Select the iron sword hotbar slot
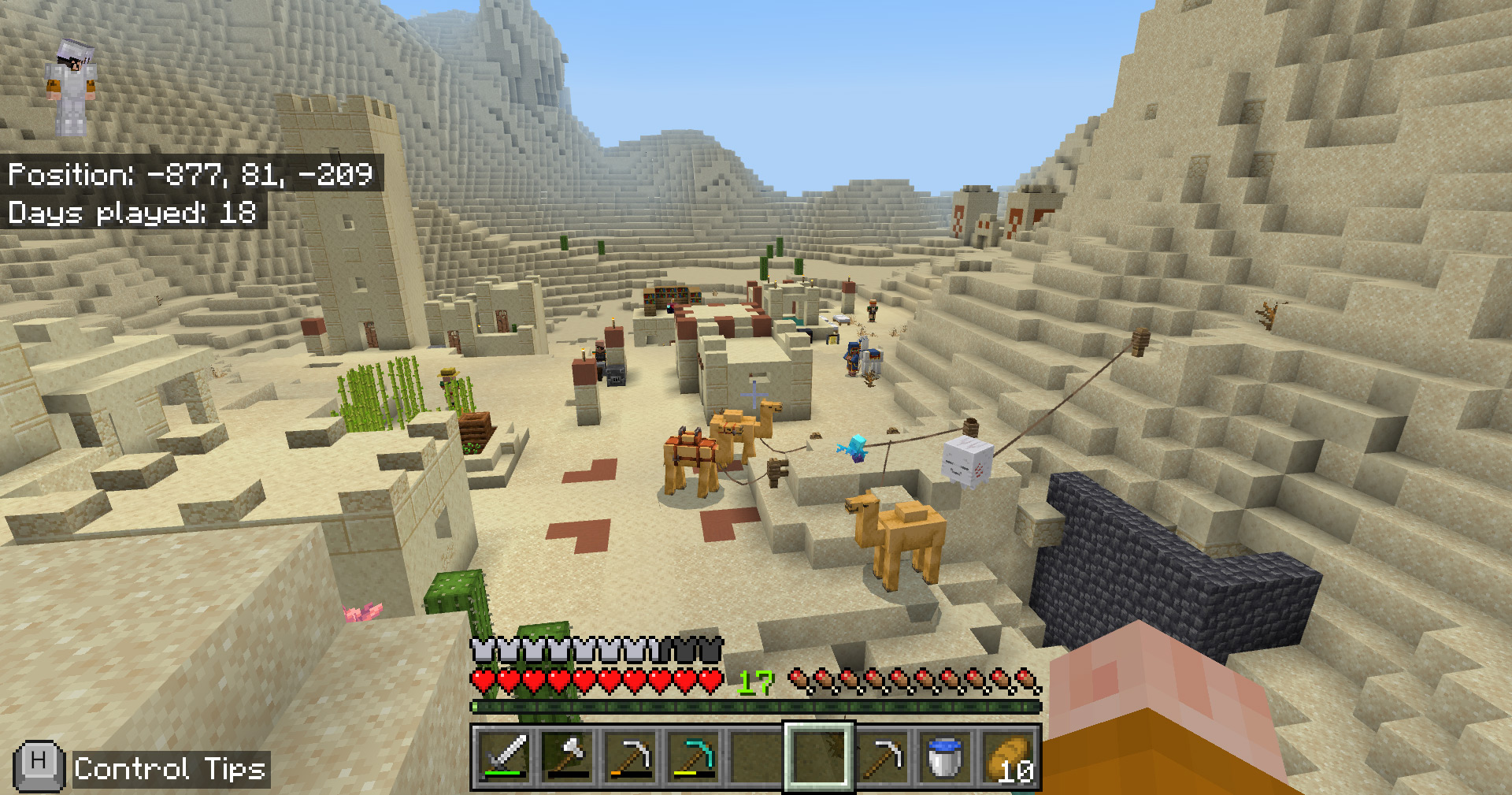This screenshot has width=1512, height=795. 505,757
